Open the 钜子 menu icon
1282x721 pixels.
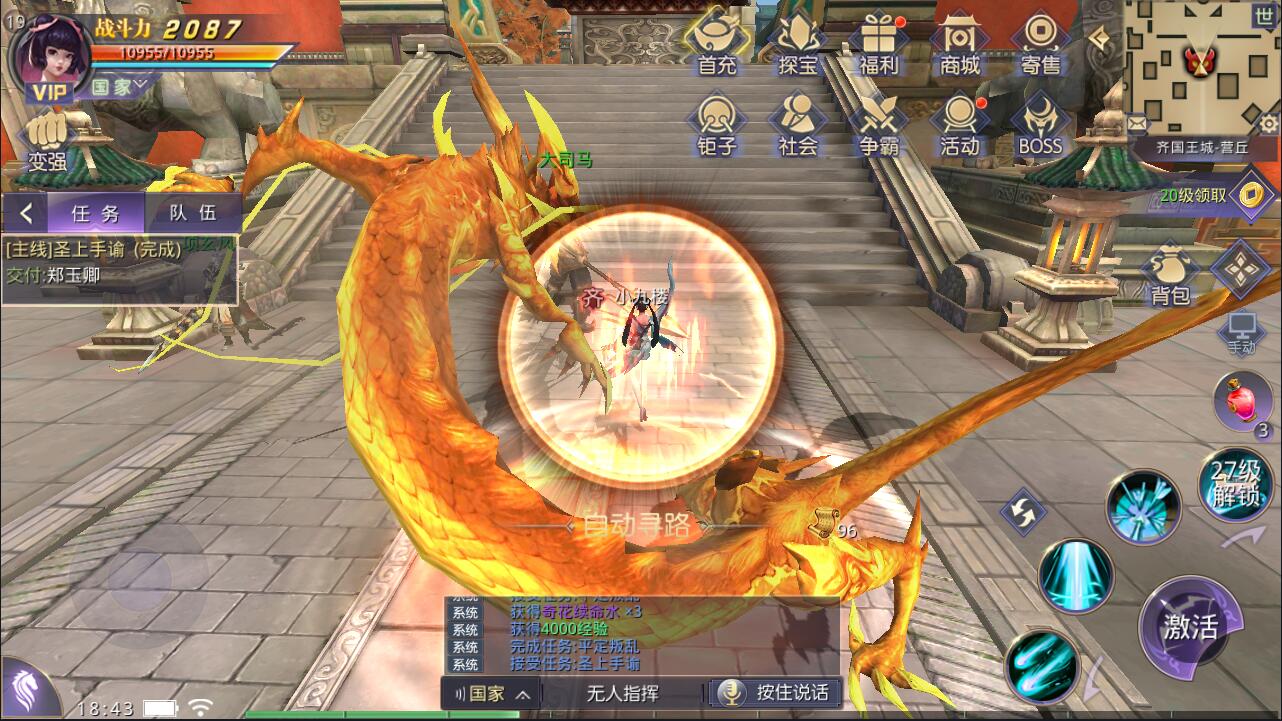(x=716, y=125)
